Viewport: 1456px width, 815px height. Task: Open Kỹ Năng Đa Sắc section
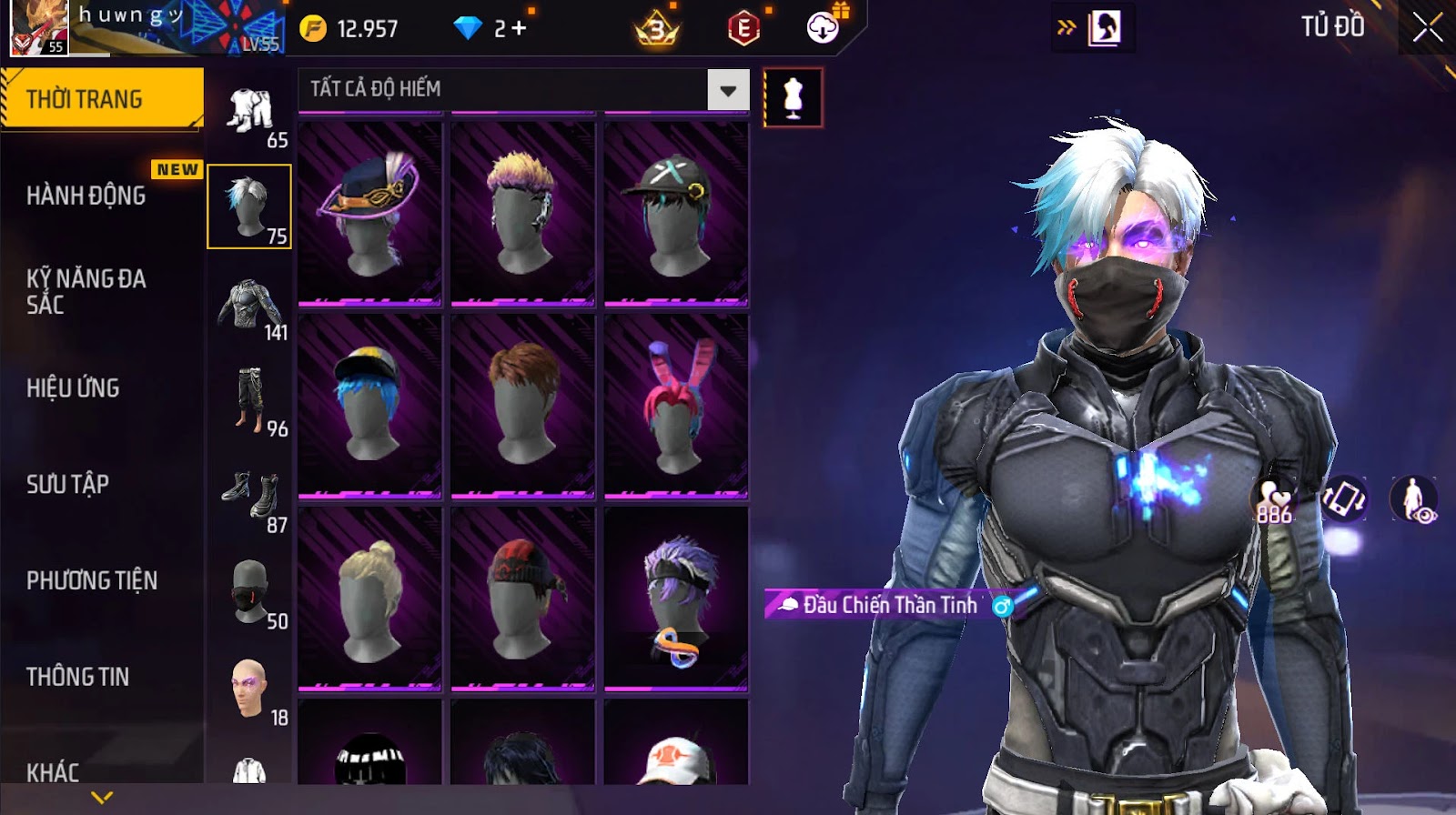point(86,291)
